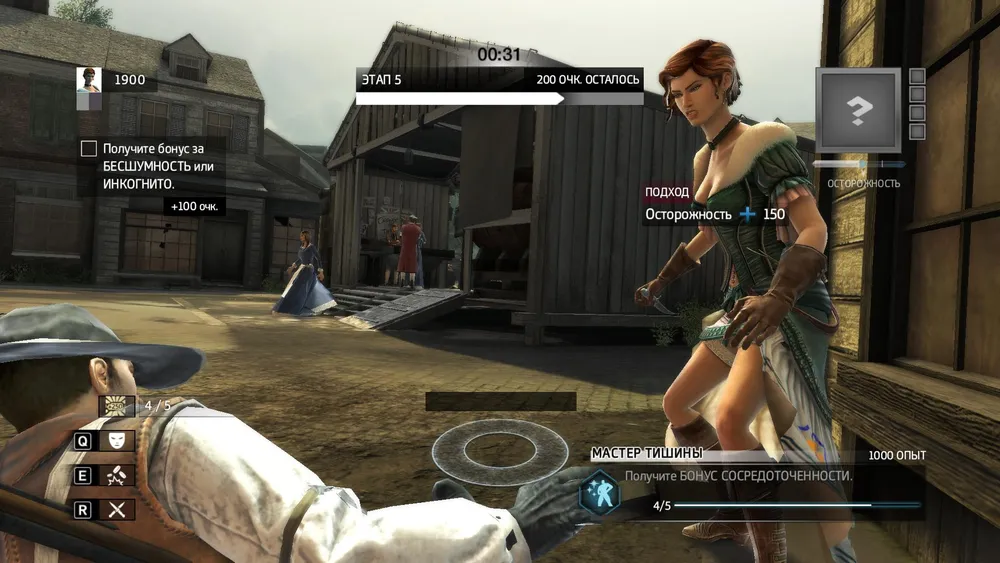Activate the white mask disguise ability
The image size is (1000, 563).
pyautogui.click(x=117, y=440)
